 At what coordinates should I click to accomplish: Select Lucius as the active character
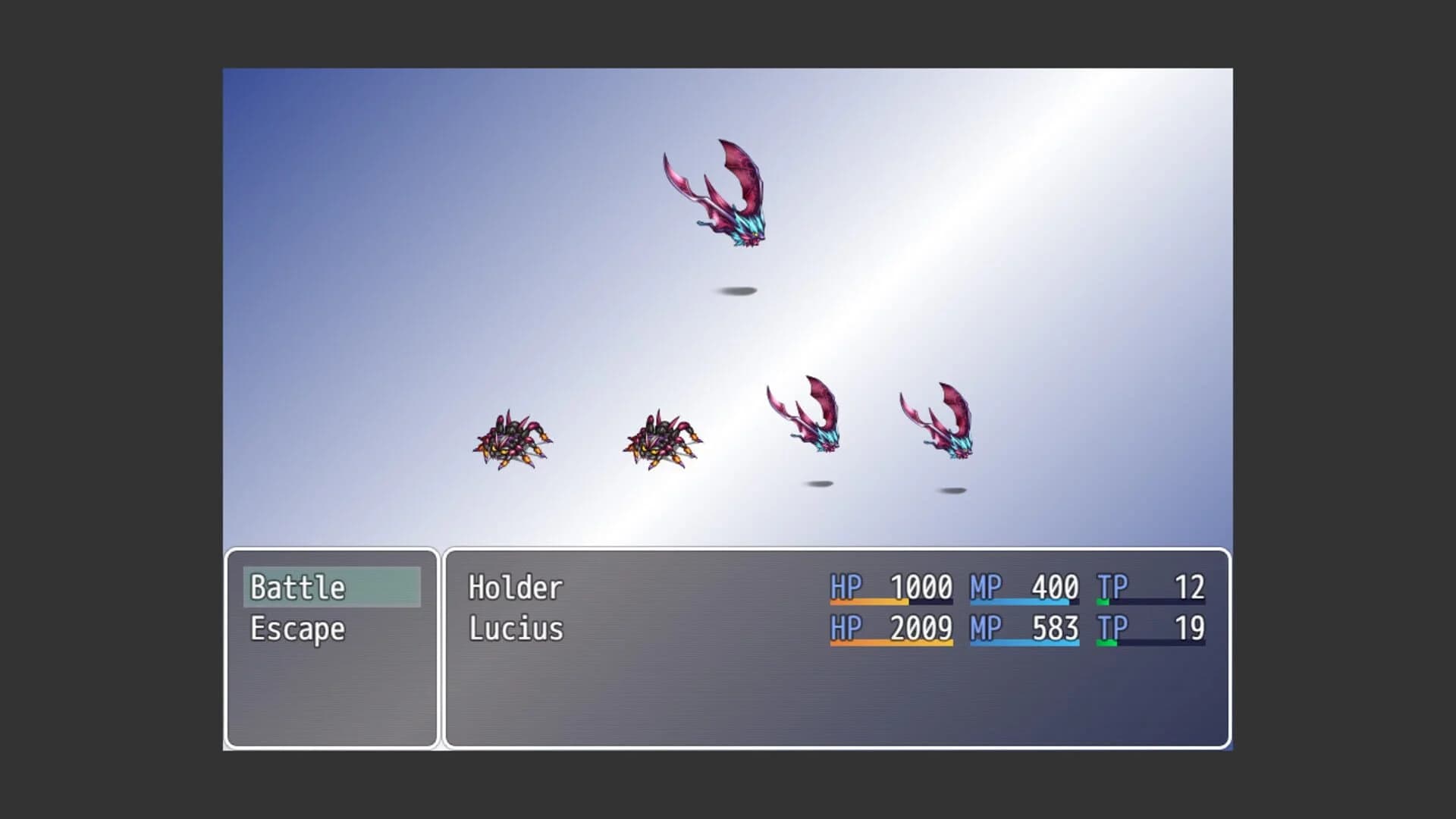point(514,629)
